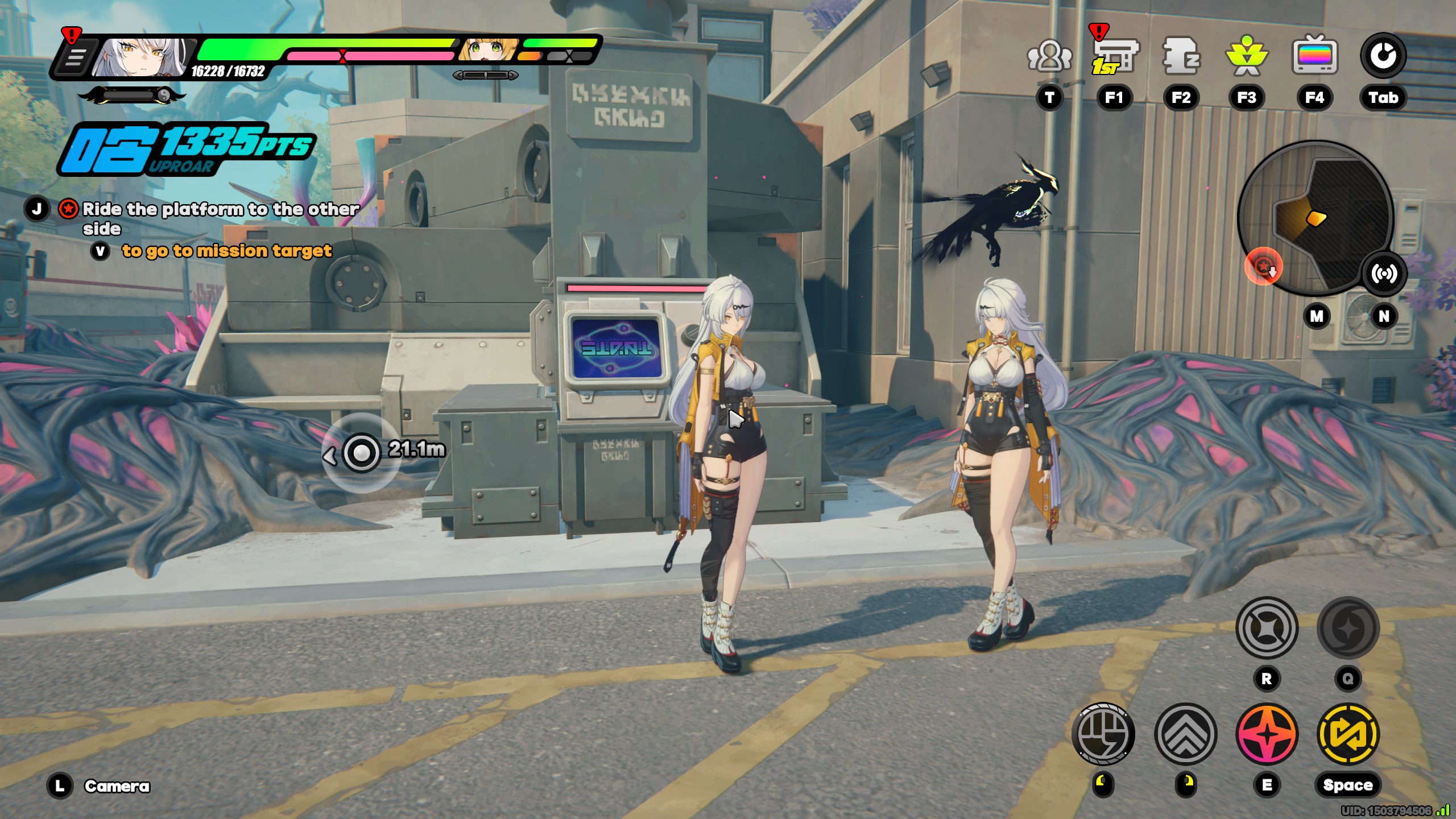Click the yellow switch agent button

pos(1348,734)
